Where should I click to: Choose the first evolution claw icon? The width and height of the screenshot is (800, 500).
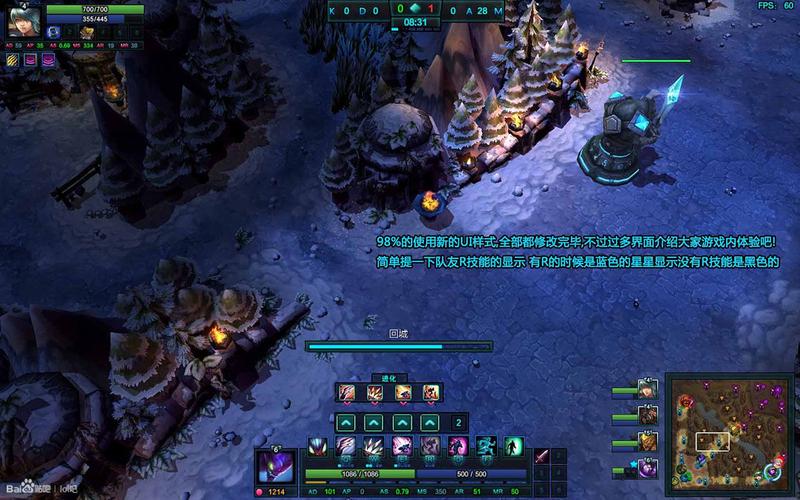346,392
